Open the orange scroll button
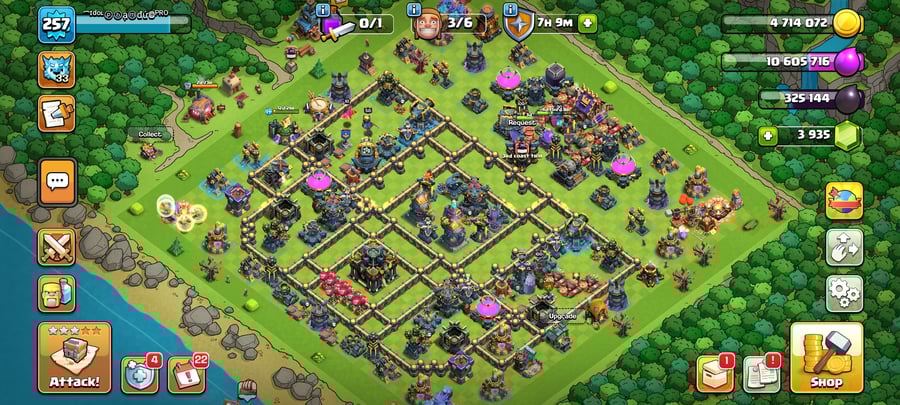This screenshot has height=405, width=900. pos(56,113)
